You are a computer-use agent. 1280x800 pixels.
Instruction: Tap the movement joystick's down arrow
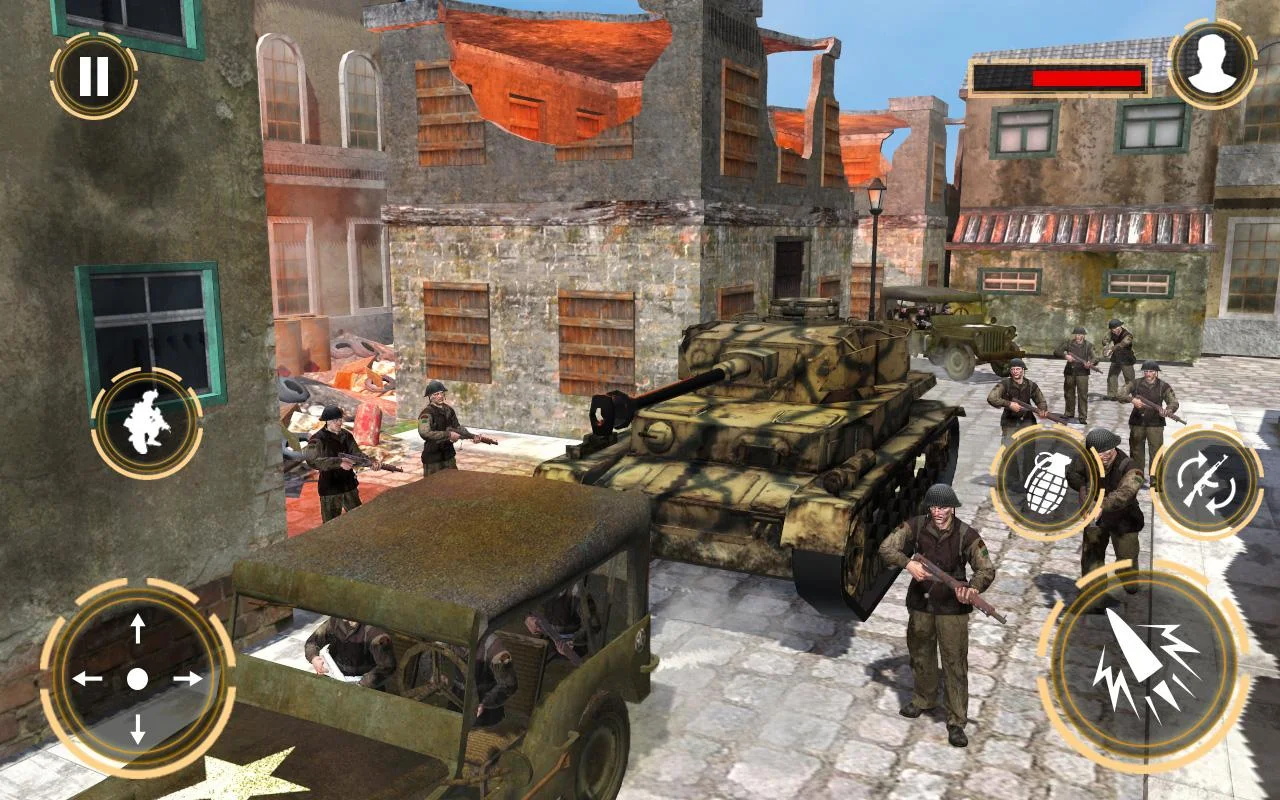coord(138,728)
